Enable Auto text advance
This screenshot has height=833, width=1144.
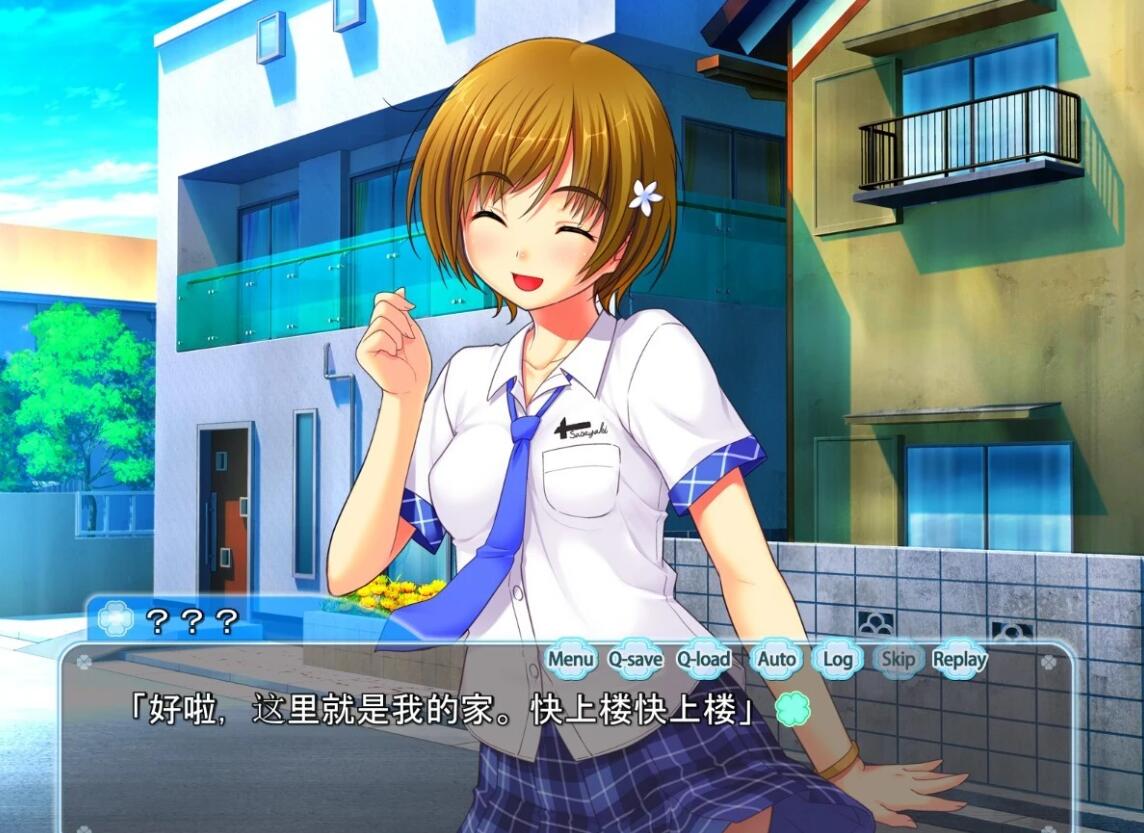[776, 659]
